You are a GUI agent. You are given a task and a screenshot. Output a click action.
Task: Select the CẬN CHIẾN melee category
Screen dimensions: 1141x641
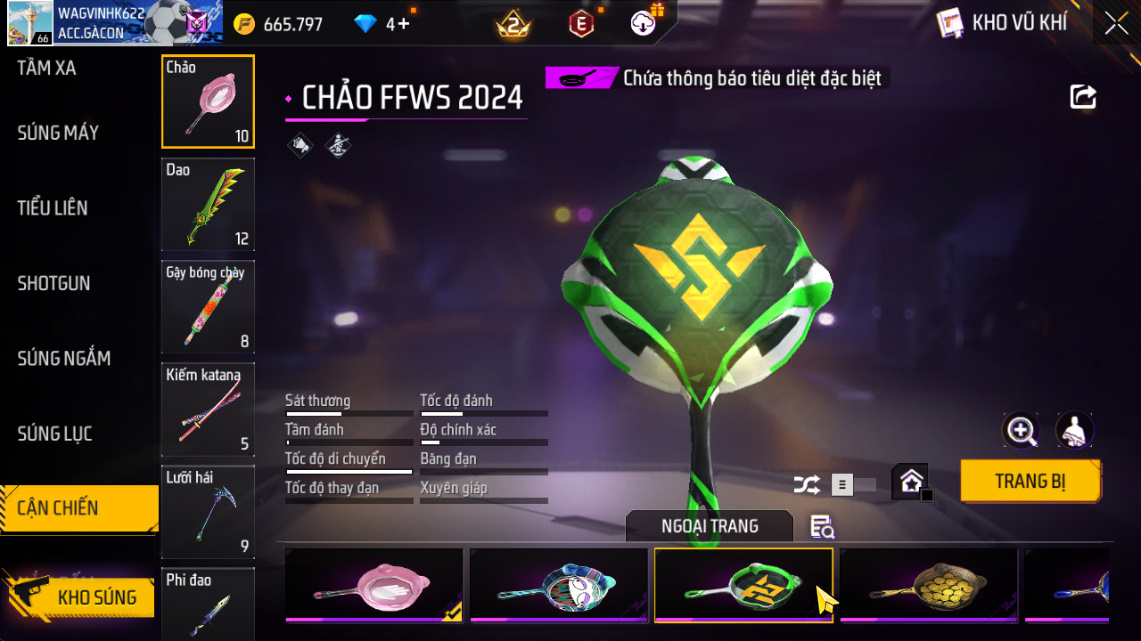click(58, 508)
